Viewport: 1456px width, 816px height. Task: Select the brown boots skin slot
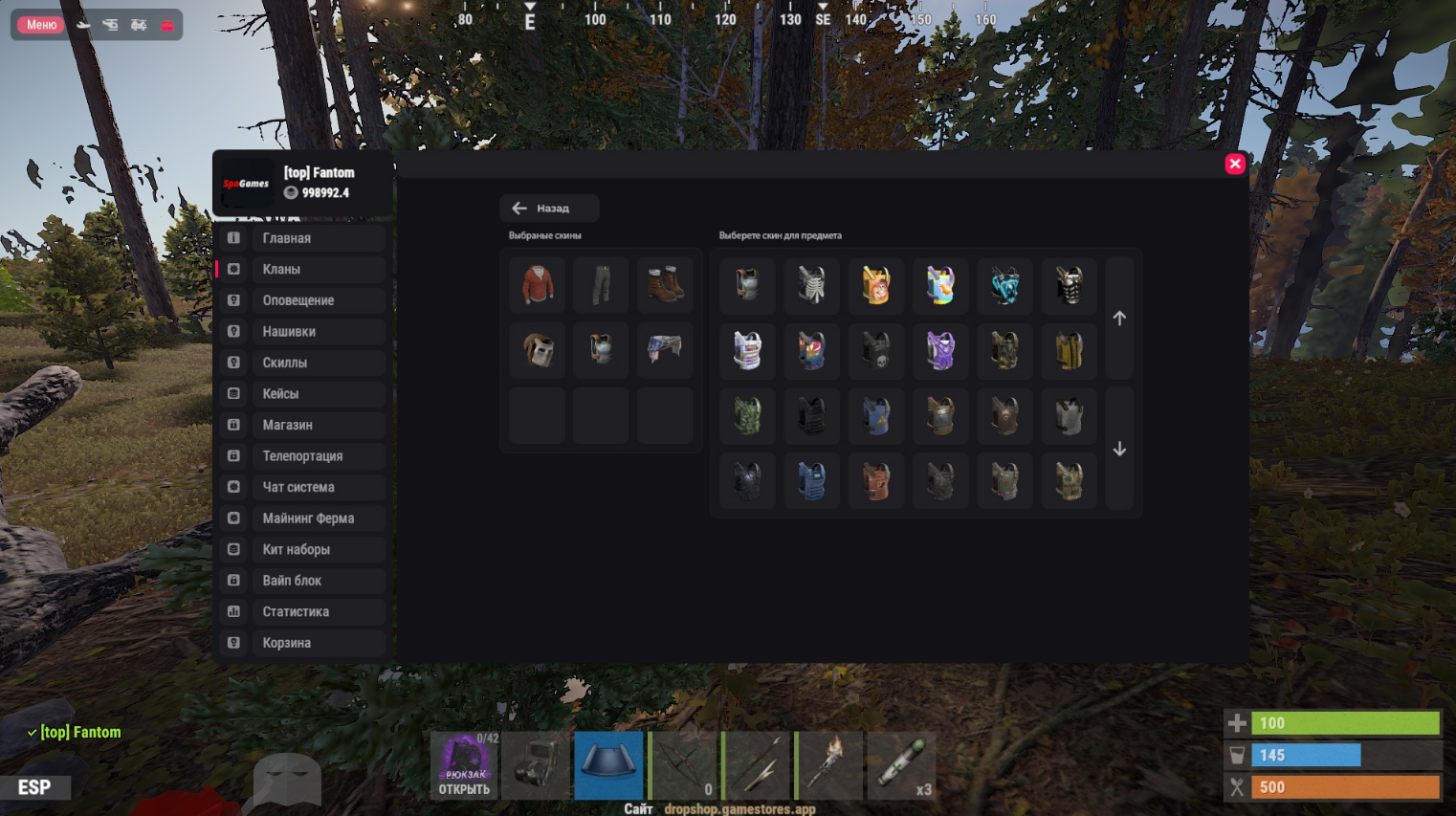665,285
